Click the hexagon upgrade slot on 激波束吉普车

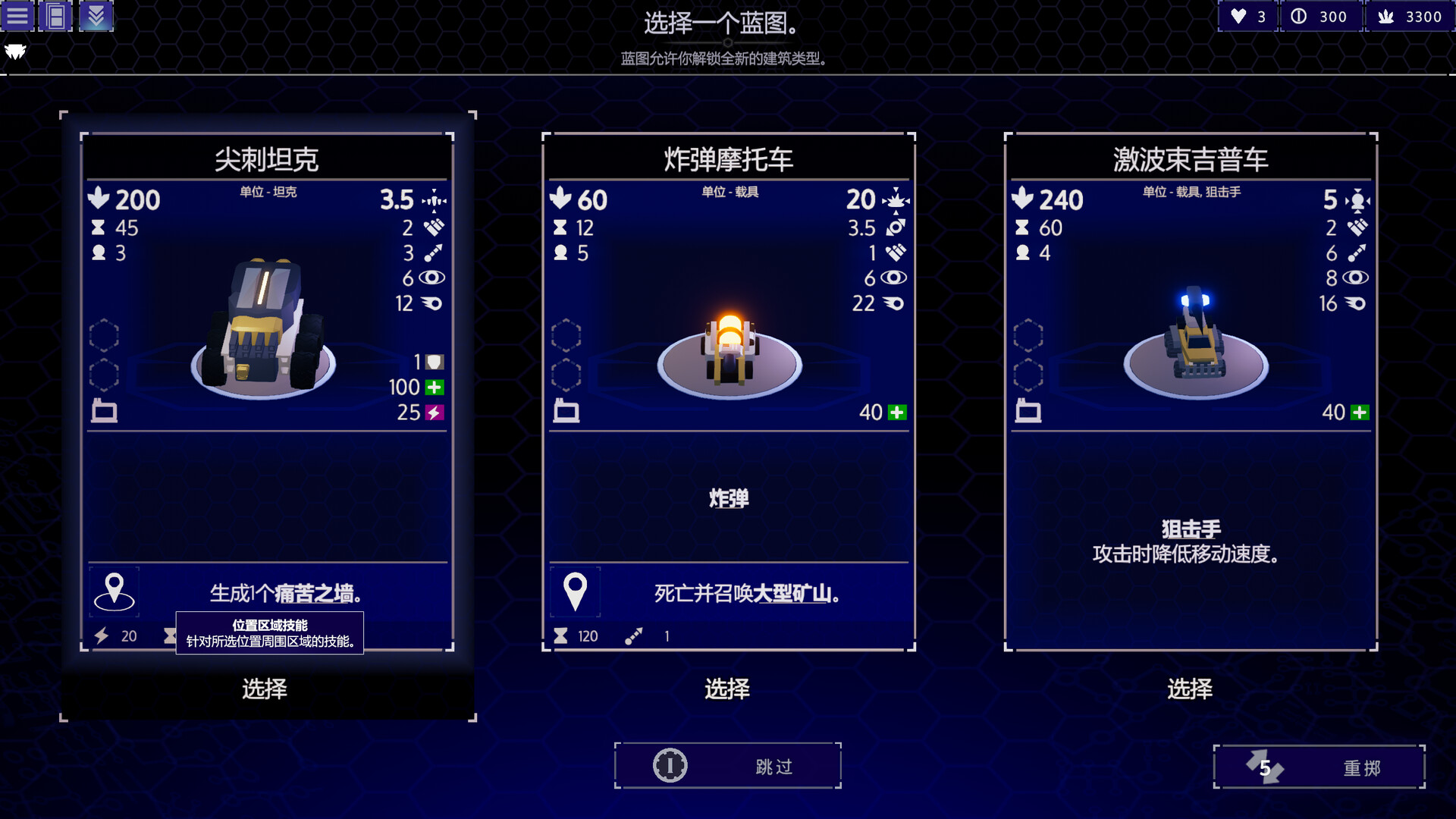1030,334
